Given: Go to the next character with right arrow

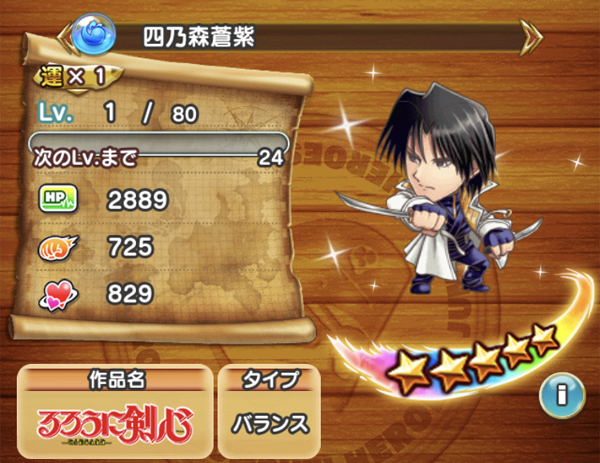Looking at the screenshot, I should click(531, 37).
